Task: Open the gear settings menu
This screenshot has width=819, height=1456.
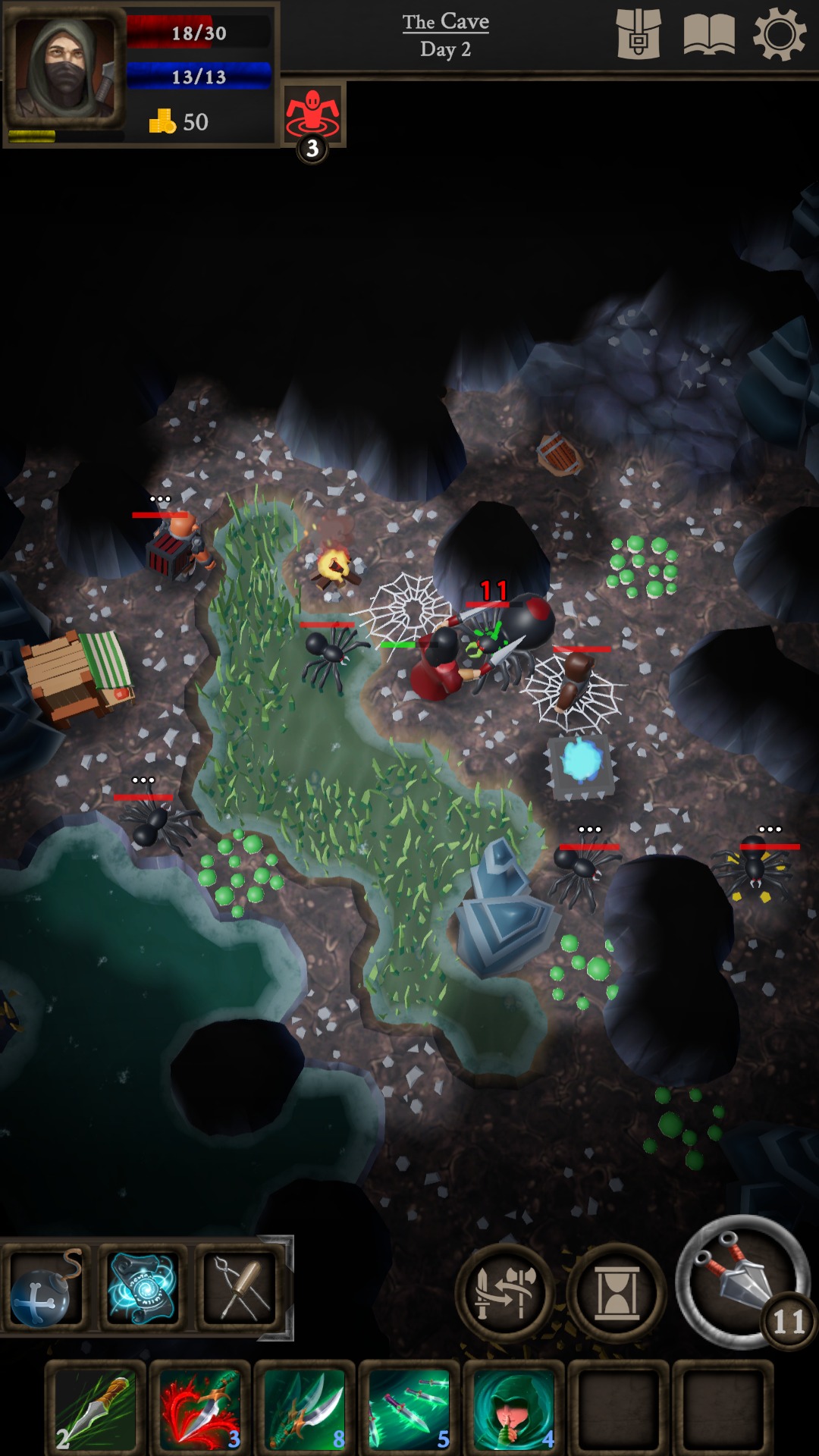Action: coord(779,34)
